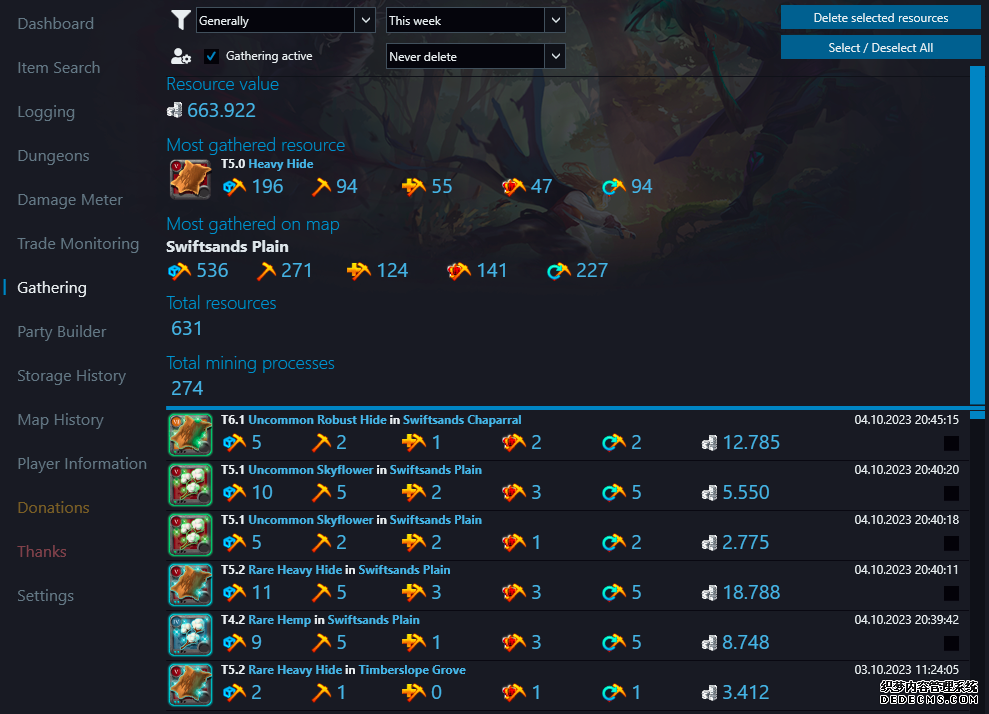Viewport: 989px width, 714px height.
Task: Open the Damage Meter
Action: pos(70,200)
